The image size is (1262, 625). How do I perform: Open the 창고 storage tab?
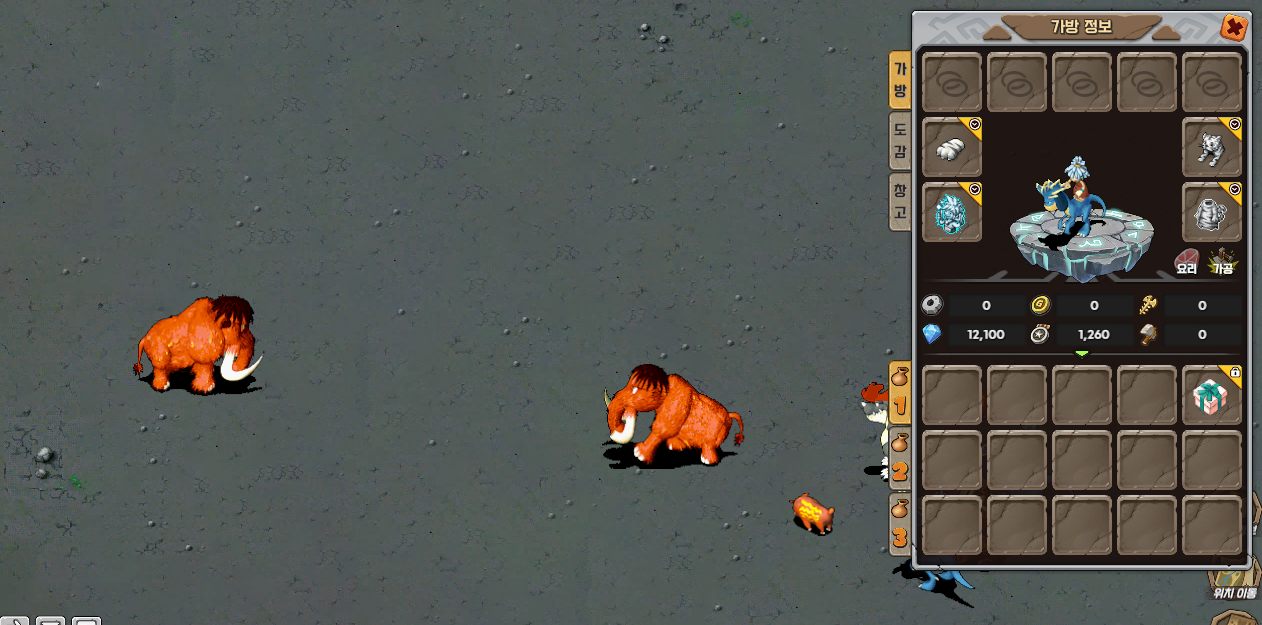point(900,201)
